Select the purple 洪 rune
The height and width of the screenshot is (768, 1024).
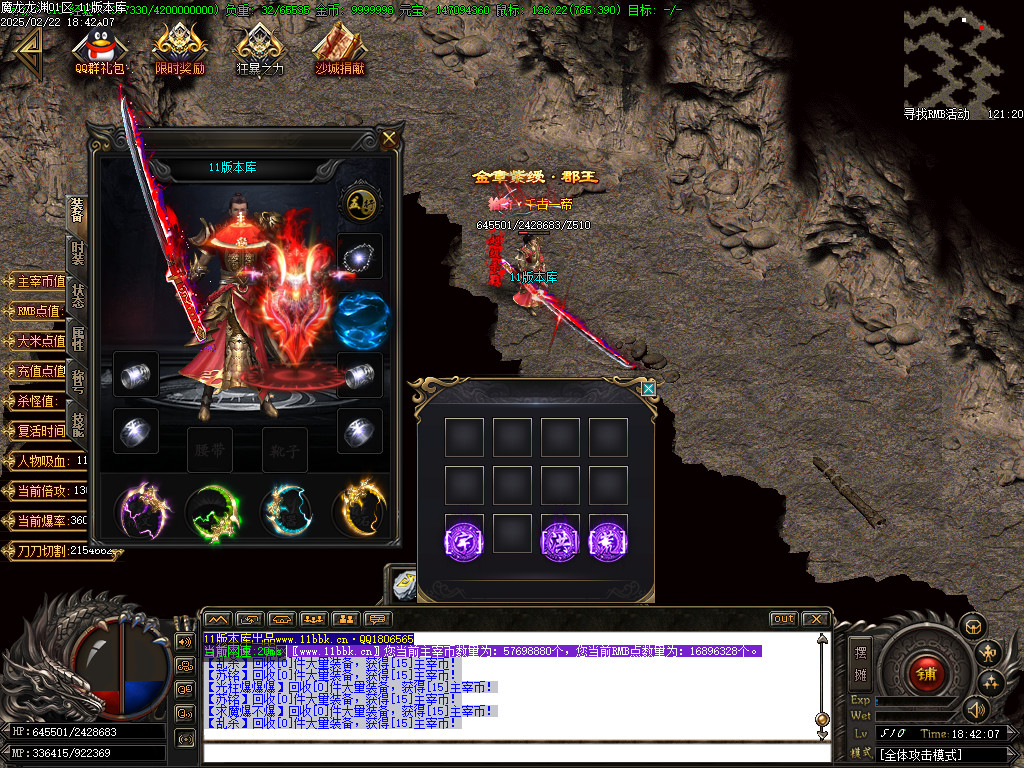pyautogui.click(x=560, y=540)
